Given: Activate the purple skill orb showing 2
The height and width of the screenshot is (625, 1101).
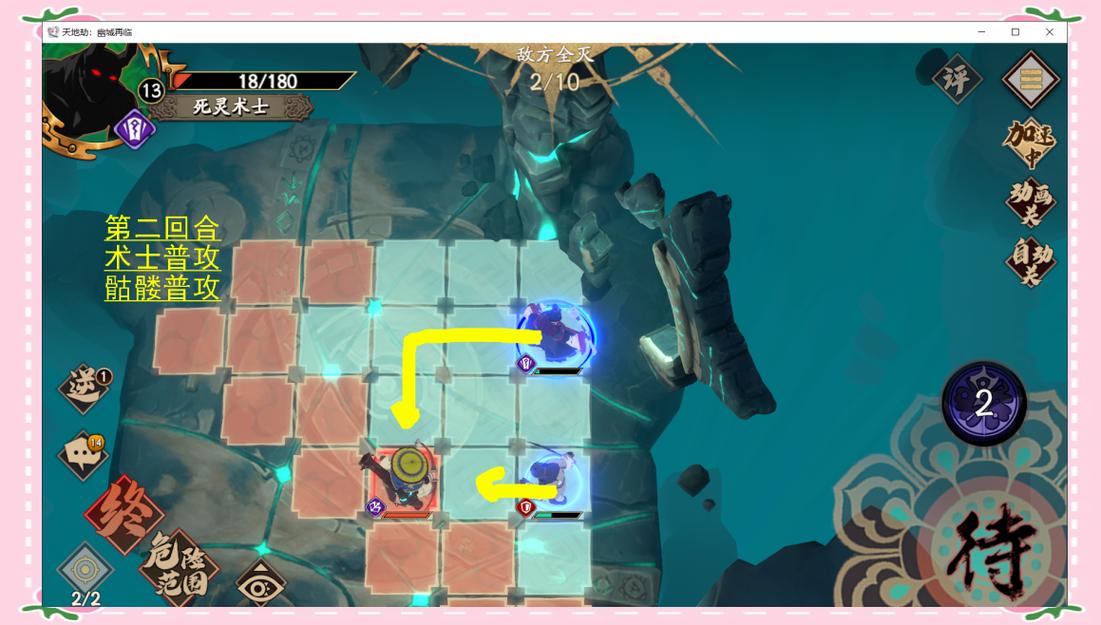Looking at the screenshot, I should pyautogui.click(x=983, y=403).
